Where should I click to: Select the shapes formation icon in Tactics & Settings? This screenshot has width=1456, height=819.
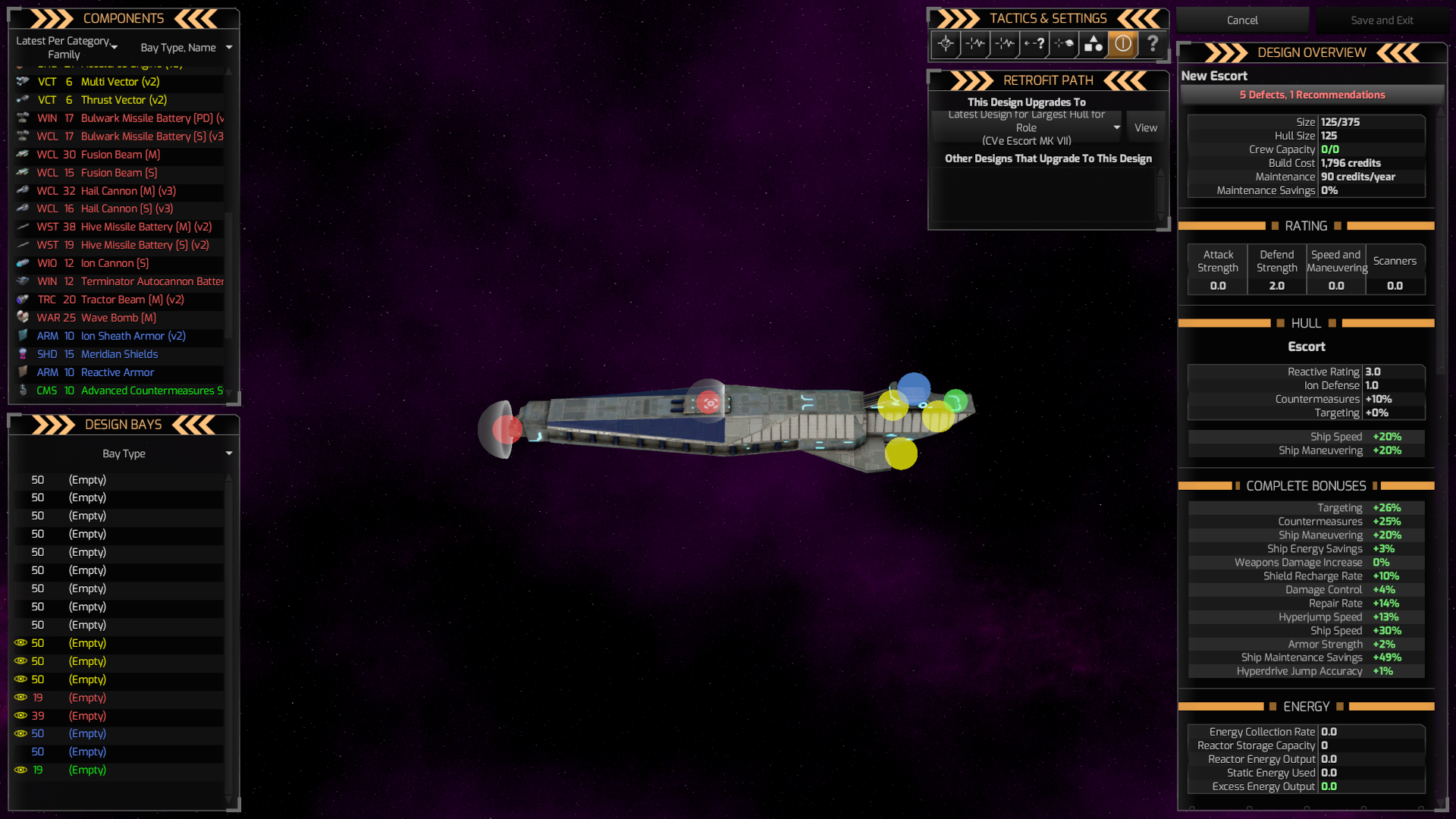(1093, 44)
